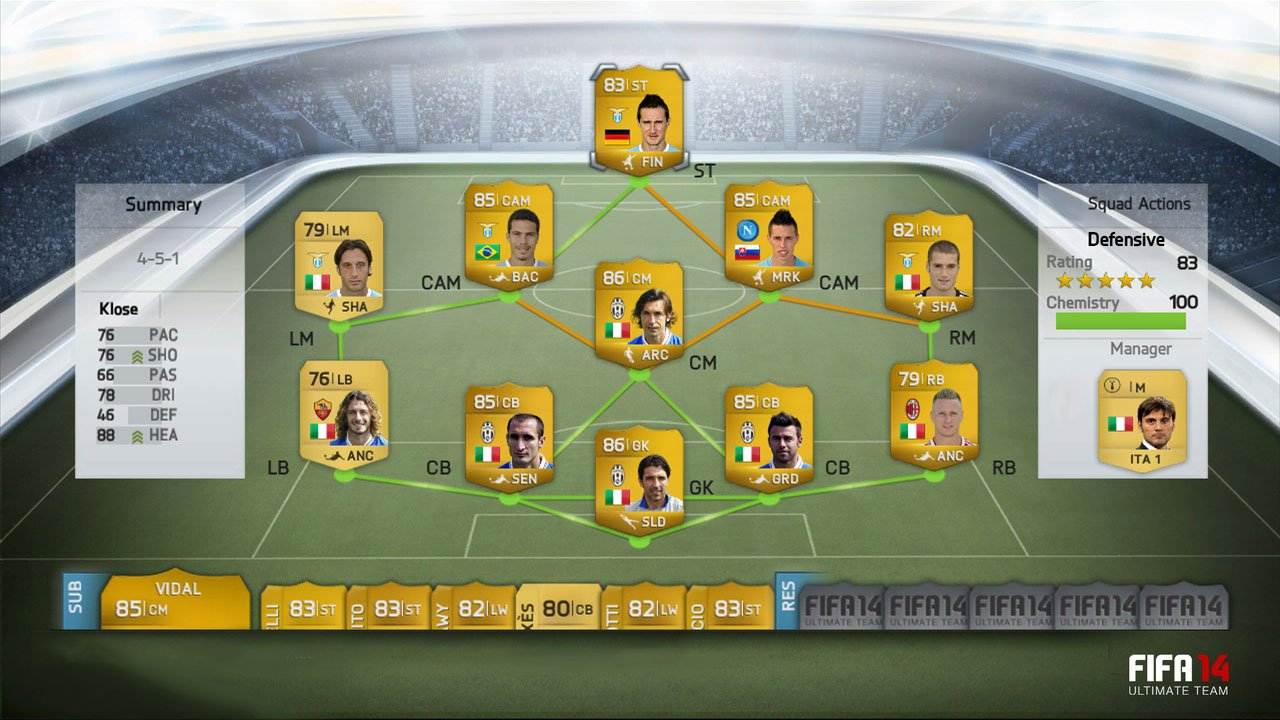Click the Roma club crest on the LB card
The image size is (1280, 720).
(322, 408)
